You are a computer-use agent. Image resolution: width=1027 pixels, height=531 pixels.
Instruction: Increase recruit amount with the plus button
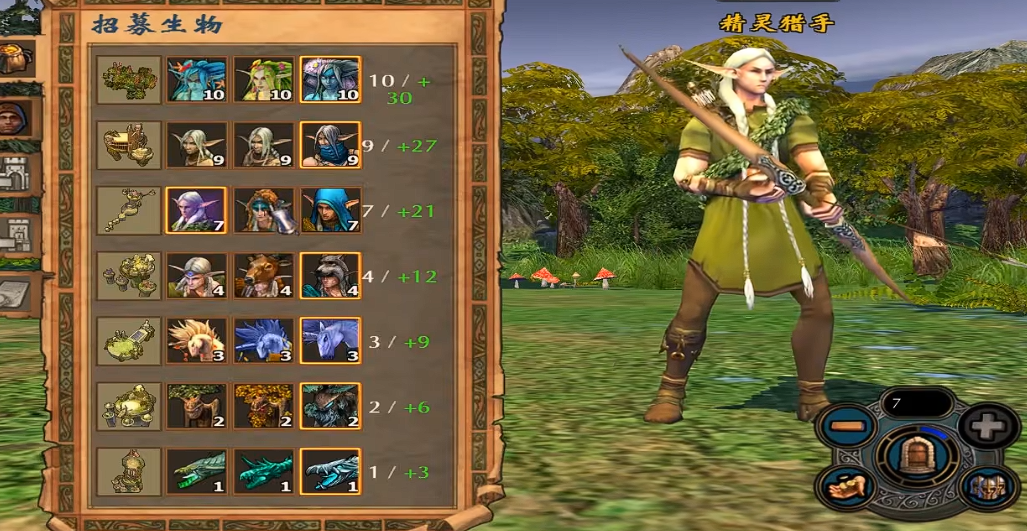(986, 427)
